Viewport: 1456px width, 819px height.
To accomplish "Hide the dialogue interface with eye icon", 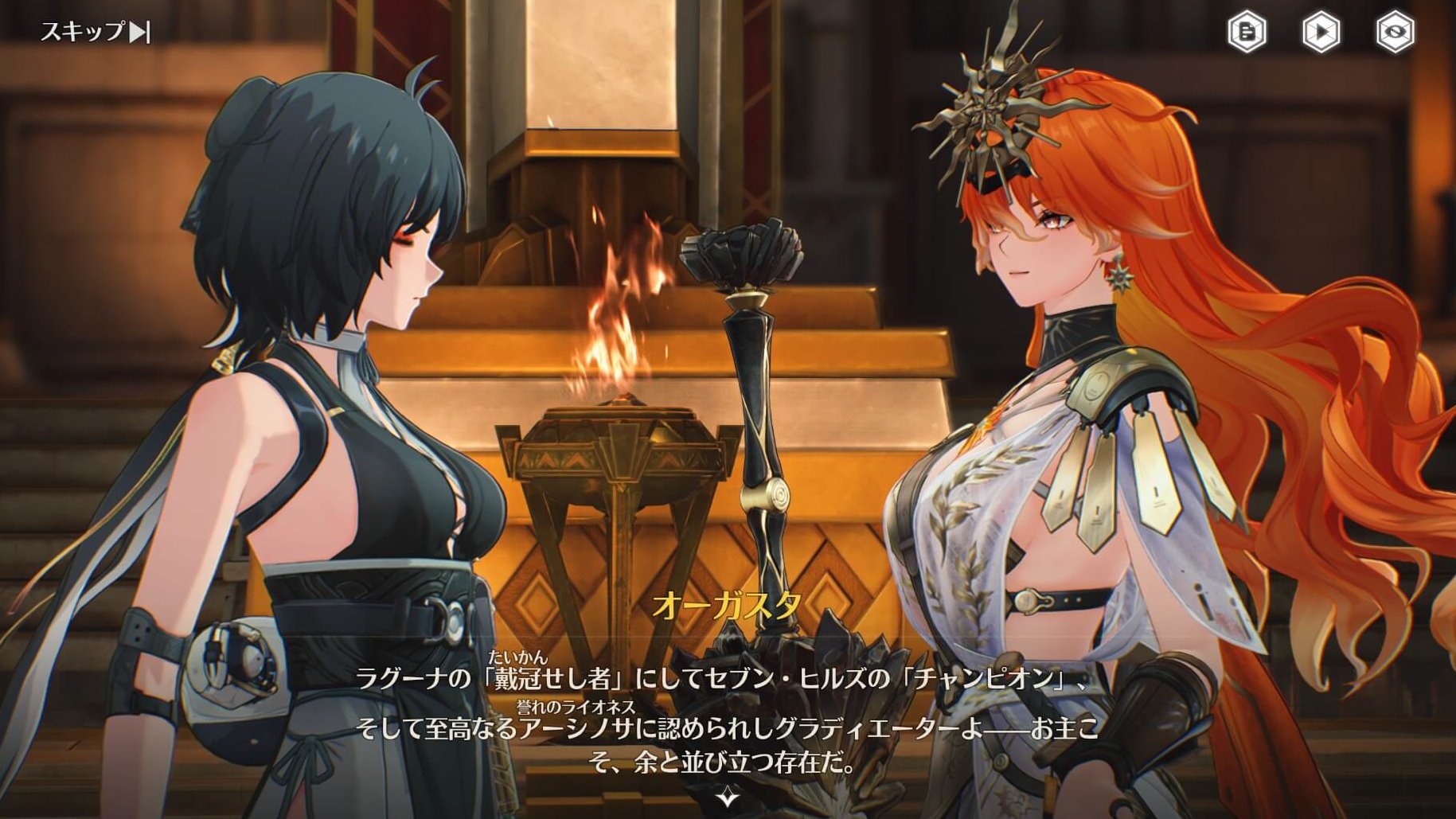I will pos(1395,33).
